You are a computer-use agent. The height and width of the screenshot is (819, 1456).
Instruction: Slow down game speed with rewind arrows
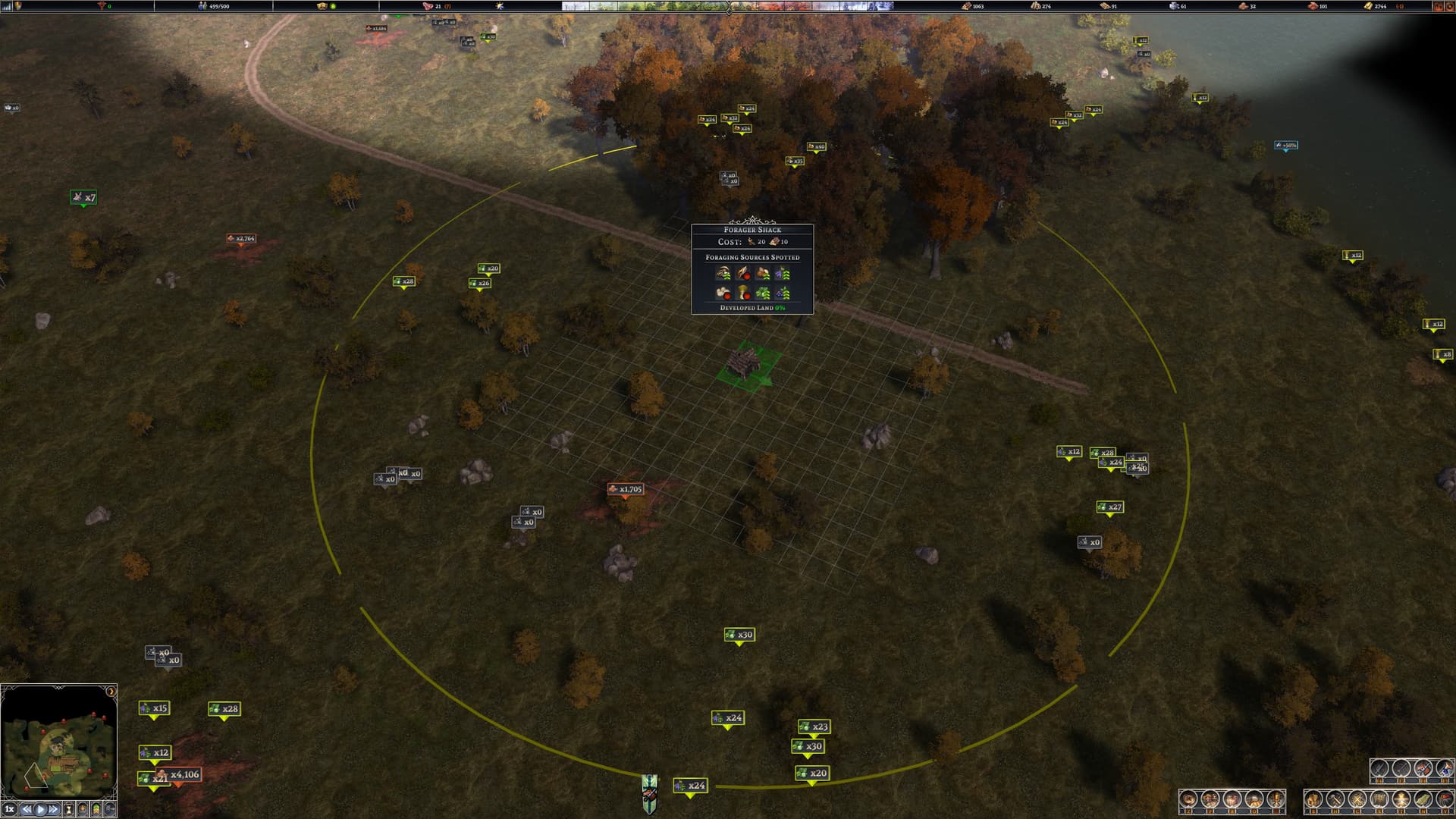click(26, 809)
